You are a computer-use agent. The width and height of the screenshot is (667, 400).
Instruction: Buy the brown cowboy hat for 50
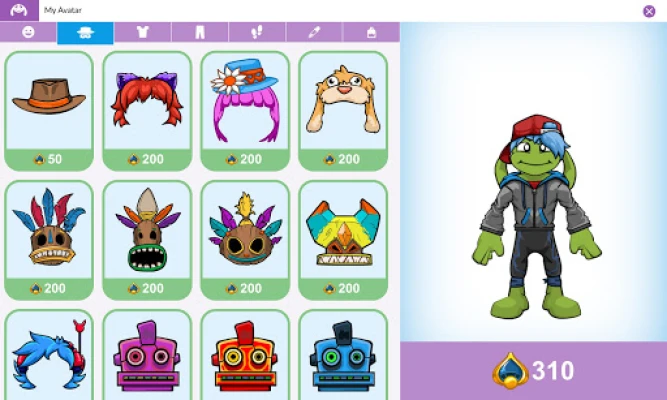click(x=49, y=110)
